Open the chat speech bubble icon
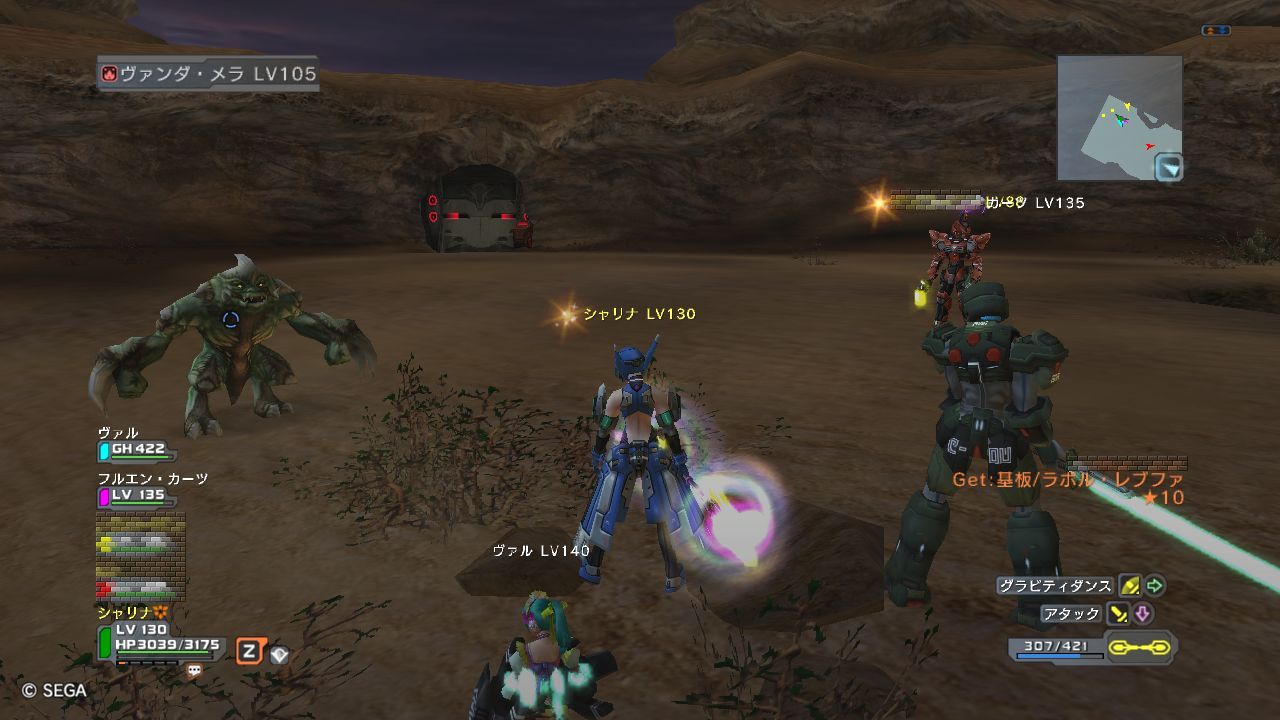 click(x=194, y=671)
